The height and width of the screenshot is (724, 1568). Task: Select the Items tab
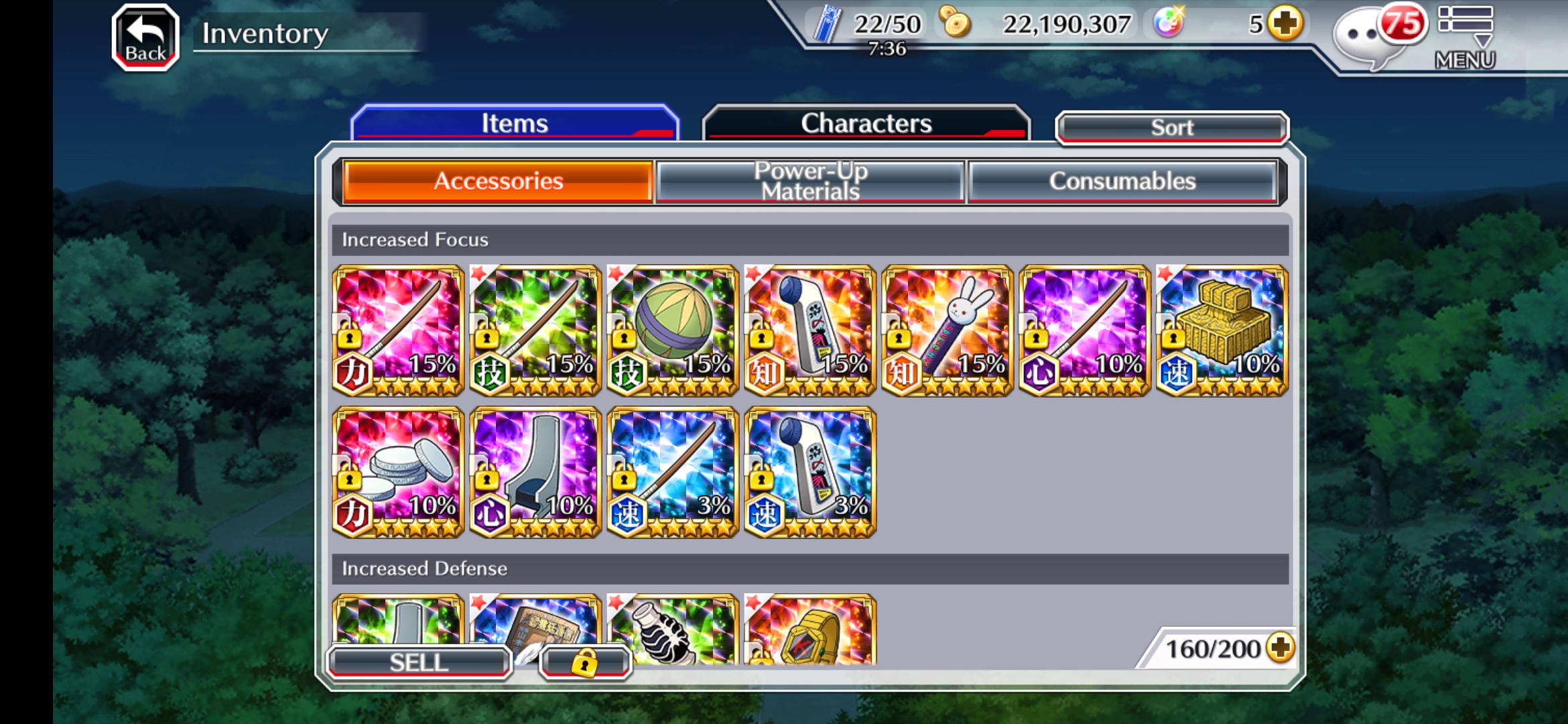coord(515,123)
